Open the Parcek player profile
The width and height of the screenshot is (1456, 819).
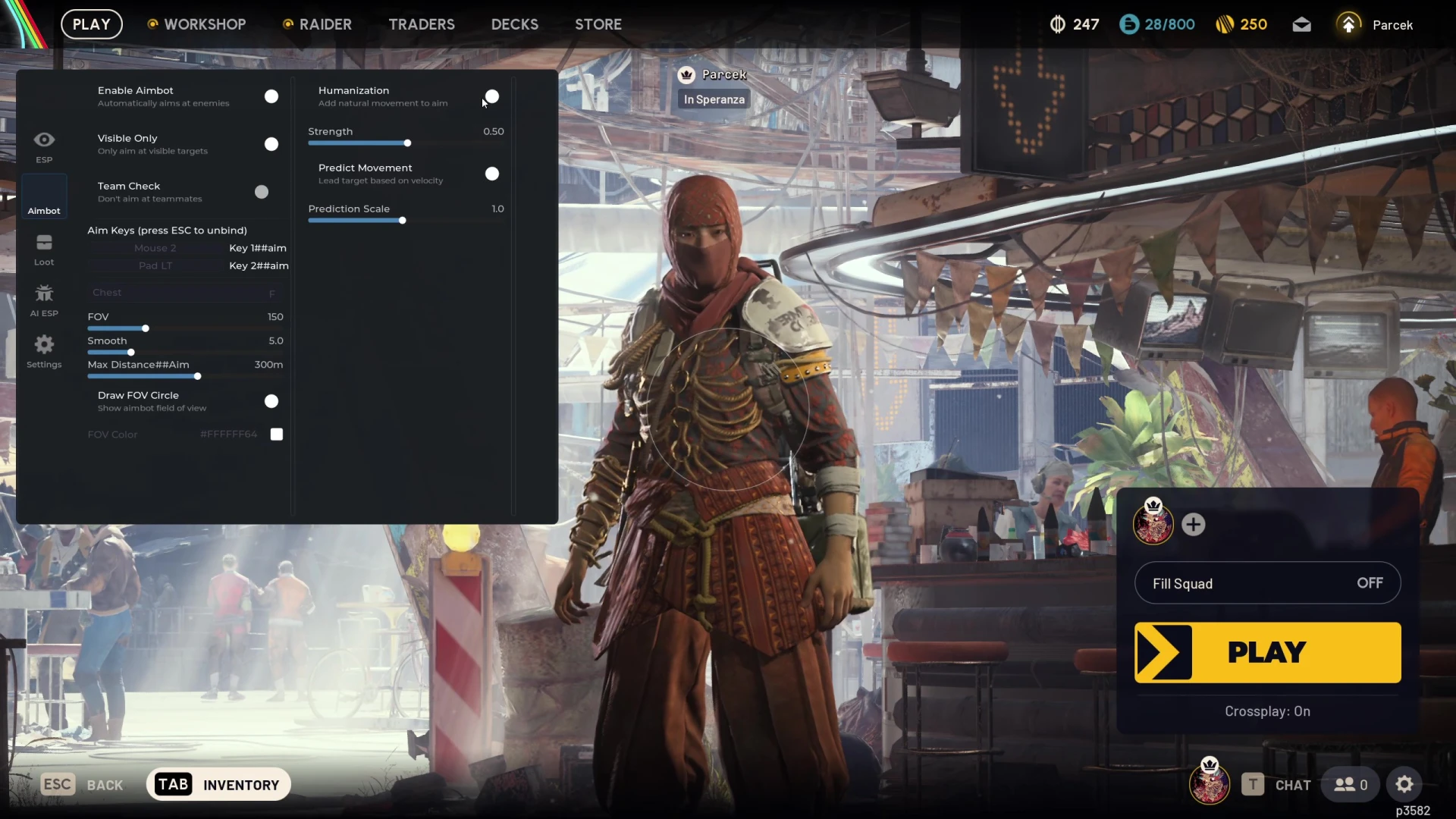click(x=1376, y=25)
